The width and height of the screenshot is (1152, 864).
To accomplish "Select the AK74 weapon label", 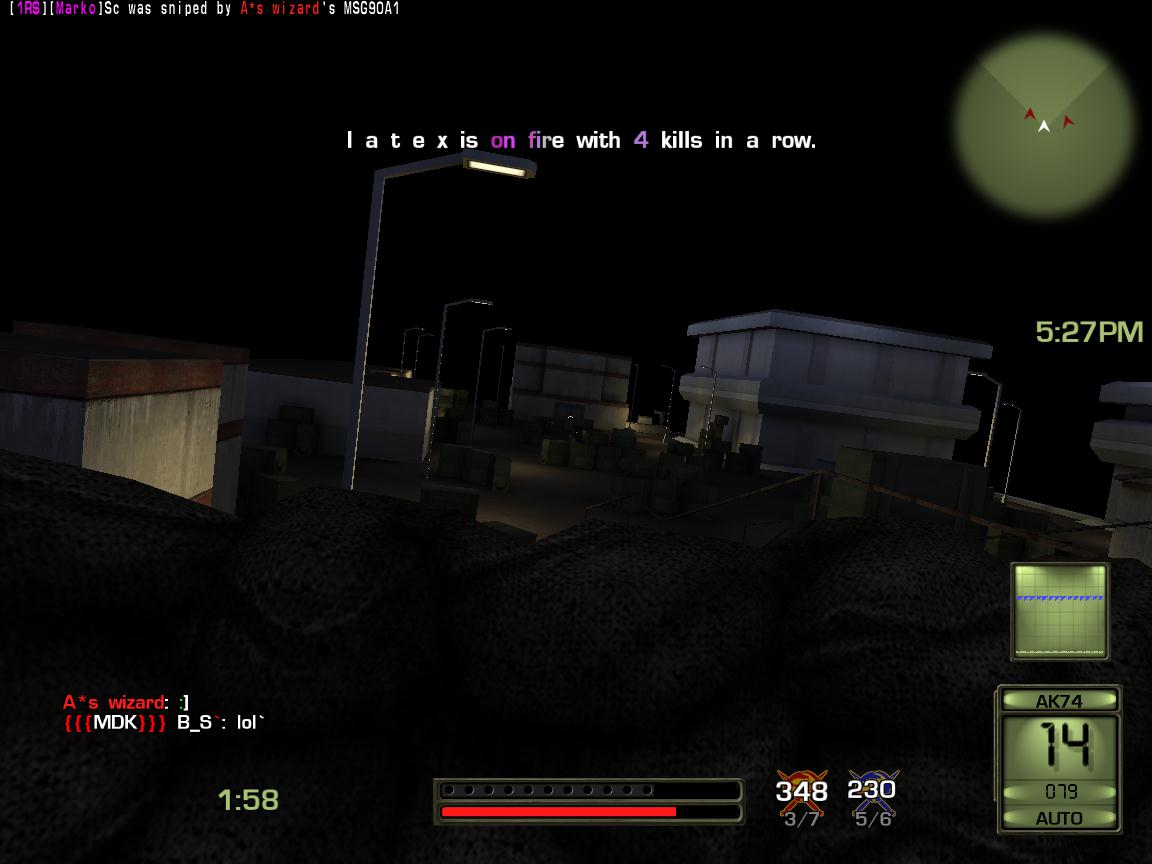I will pyautogui.click(x=1059, y=701).
